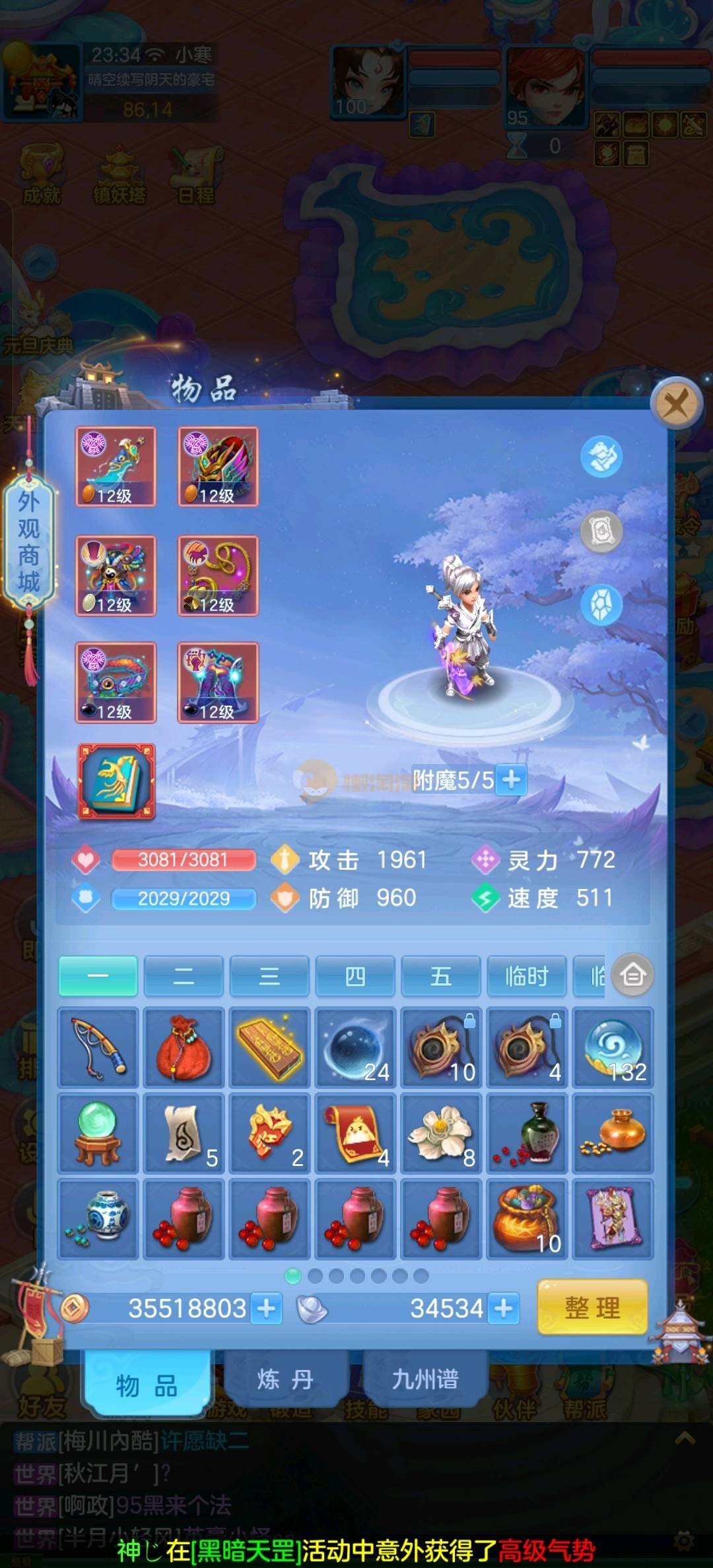Open the 九州谱 tab
713x1568 pixels.
425,1379
